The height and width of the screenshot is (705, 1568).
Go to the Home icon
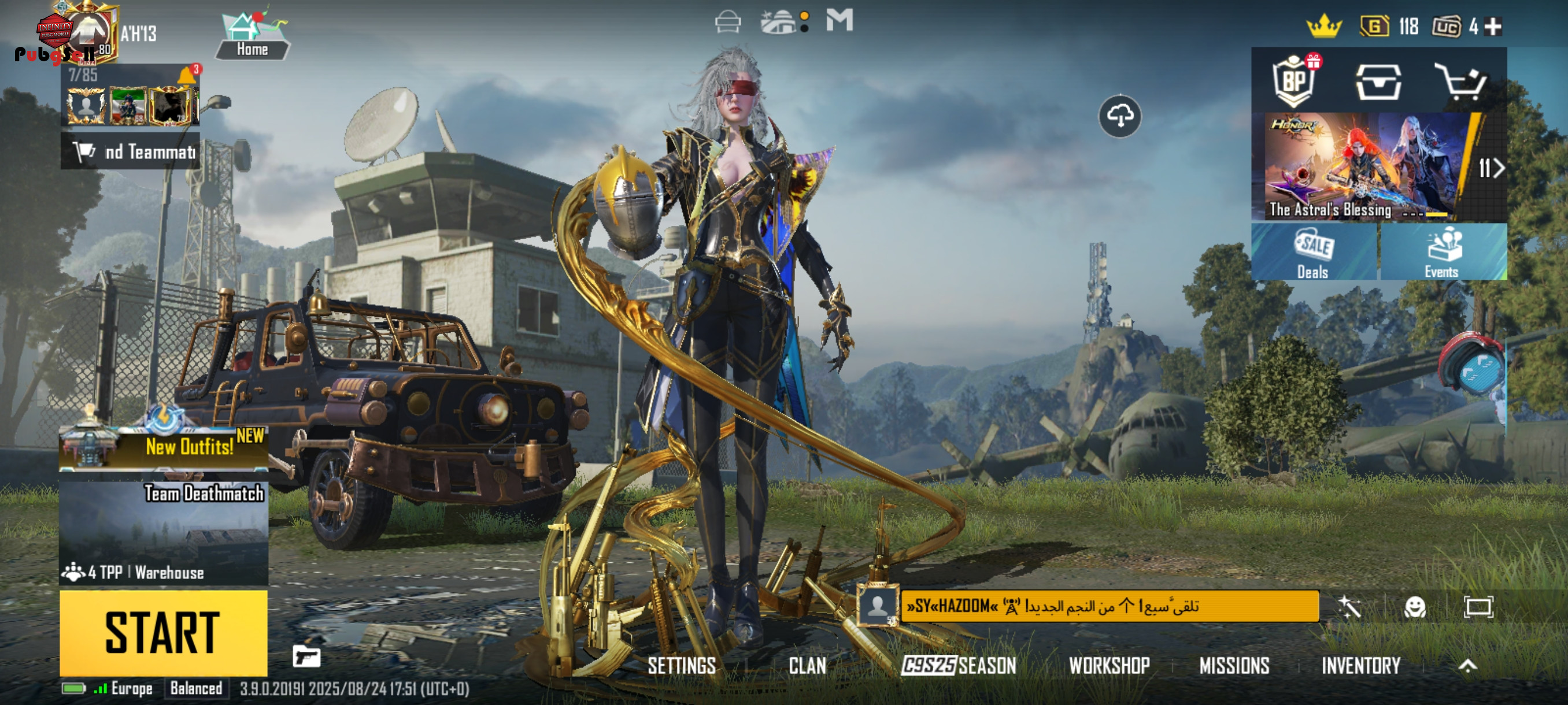(x=252, y=36)
